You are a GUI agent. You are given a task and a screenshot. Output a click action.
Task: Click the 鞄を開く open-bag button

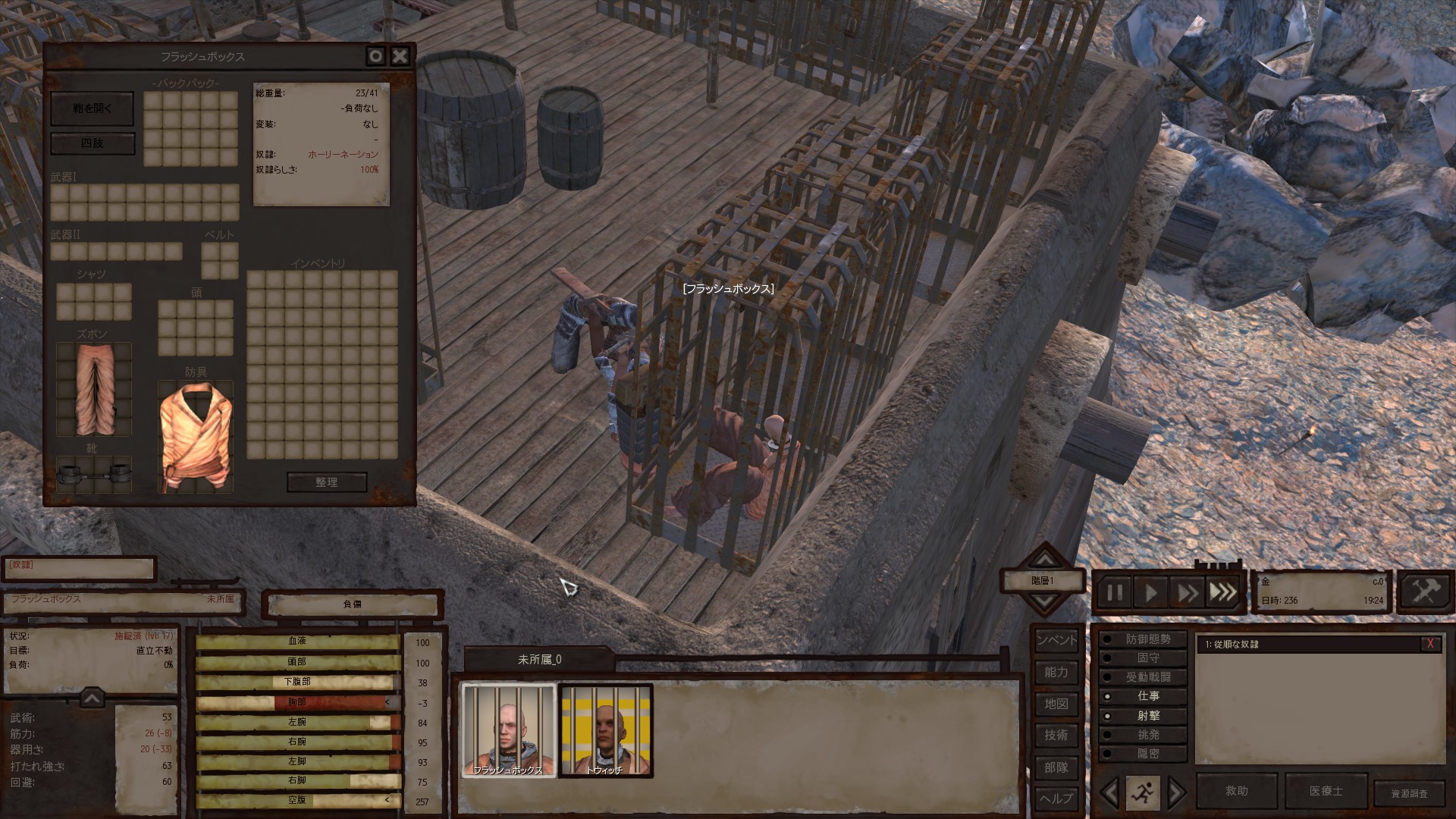[92, 109]
